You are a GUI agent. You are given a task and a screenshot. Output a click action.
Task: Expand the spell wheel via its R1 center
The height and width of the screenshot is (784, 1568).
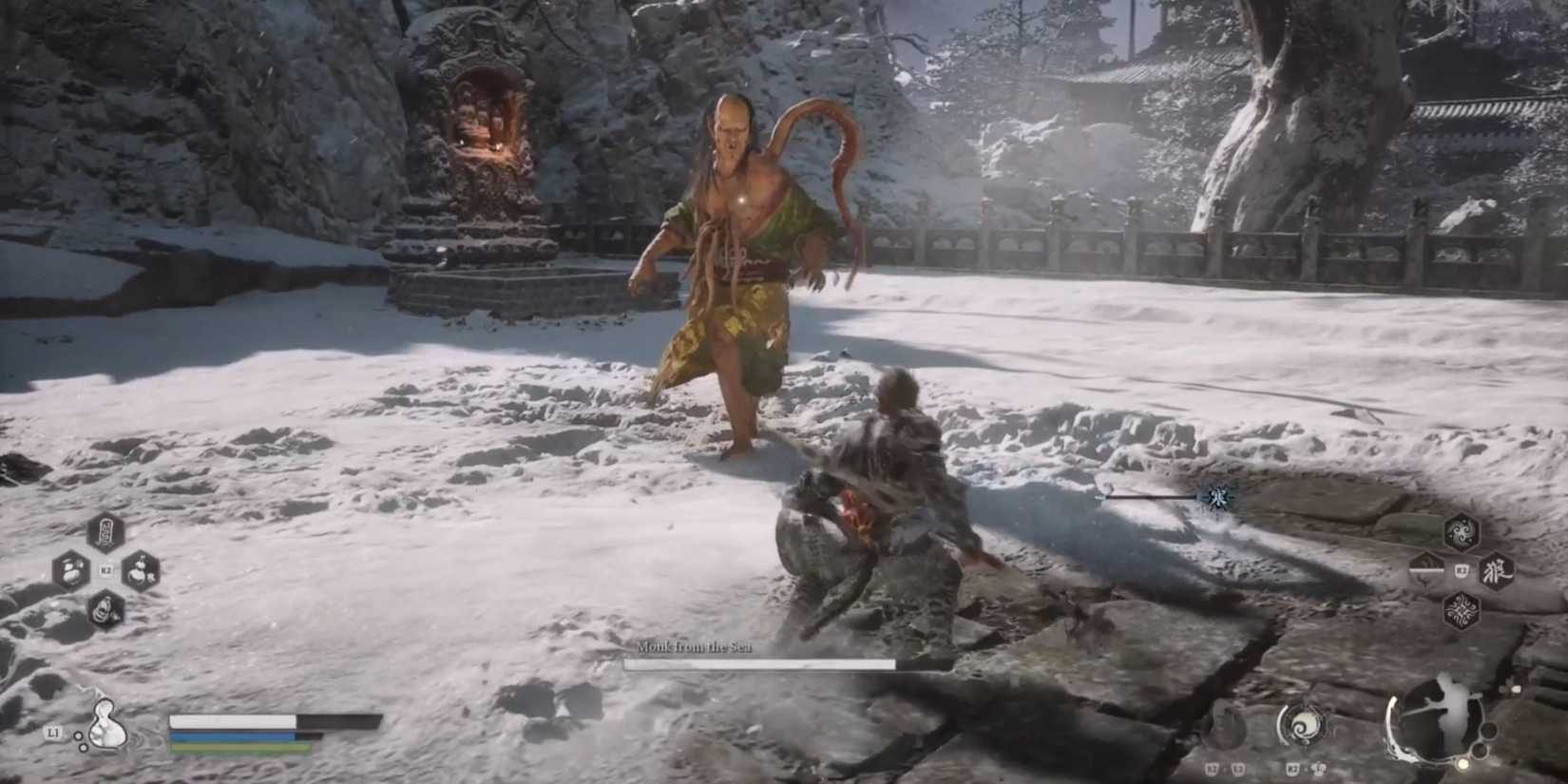(1463, 572)
